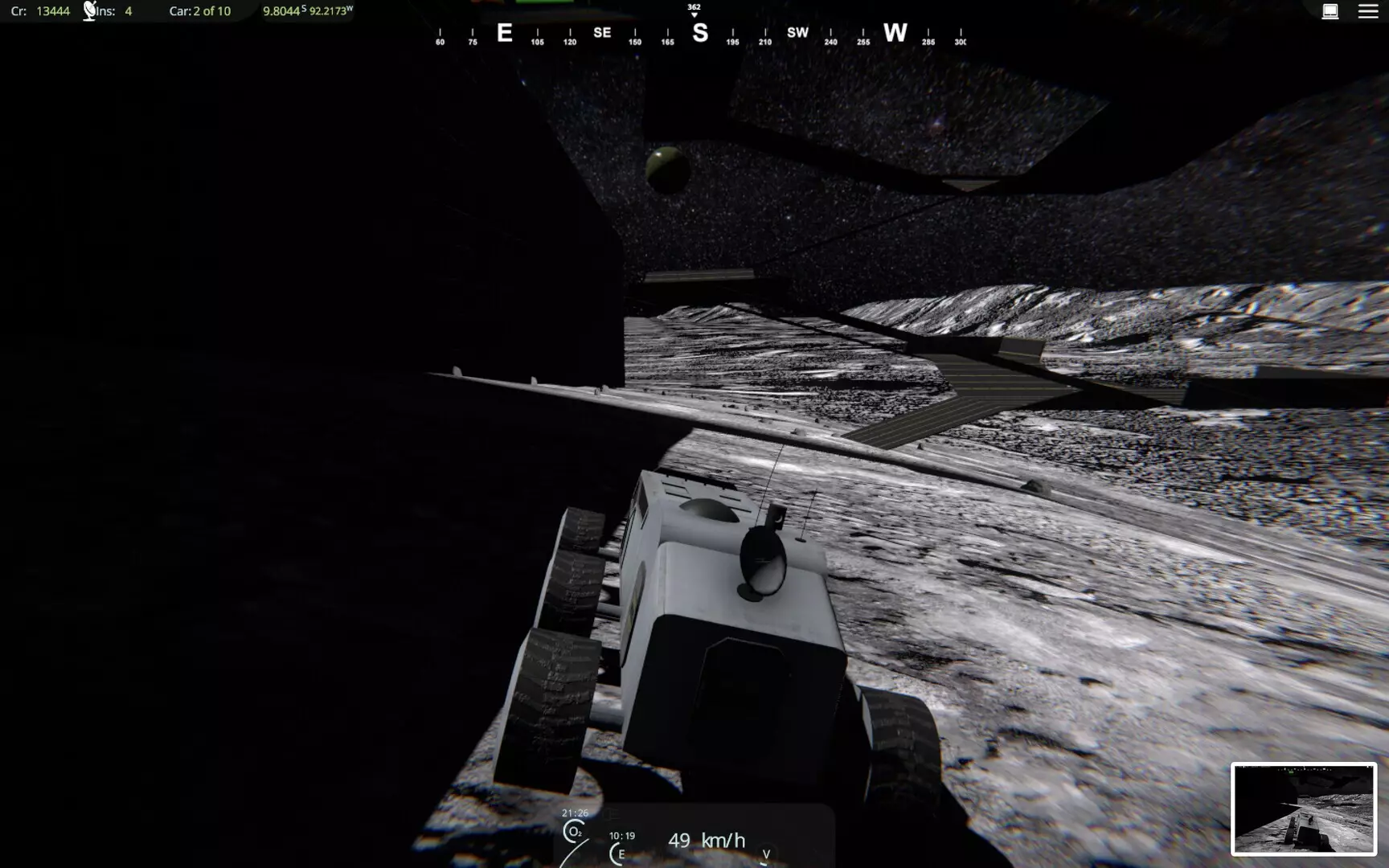The height and width of the screenshot is (868, 1389).
Task: Open the coordinates 9.8044 S dropdown
Action: click(x=282, y=11)
